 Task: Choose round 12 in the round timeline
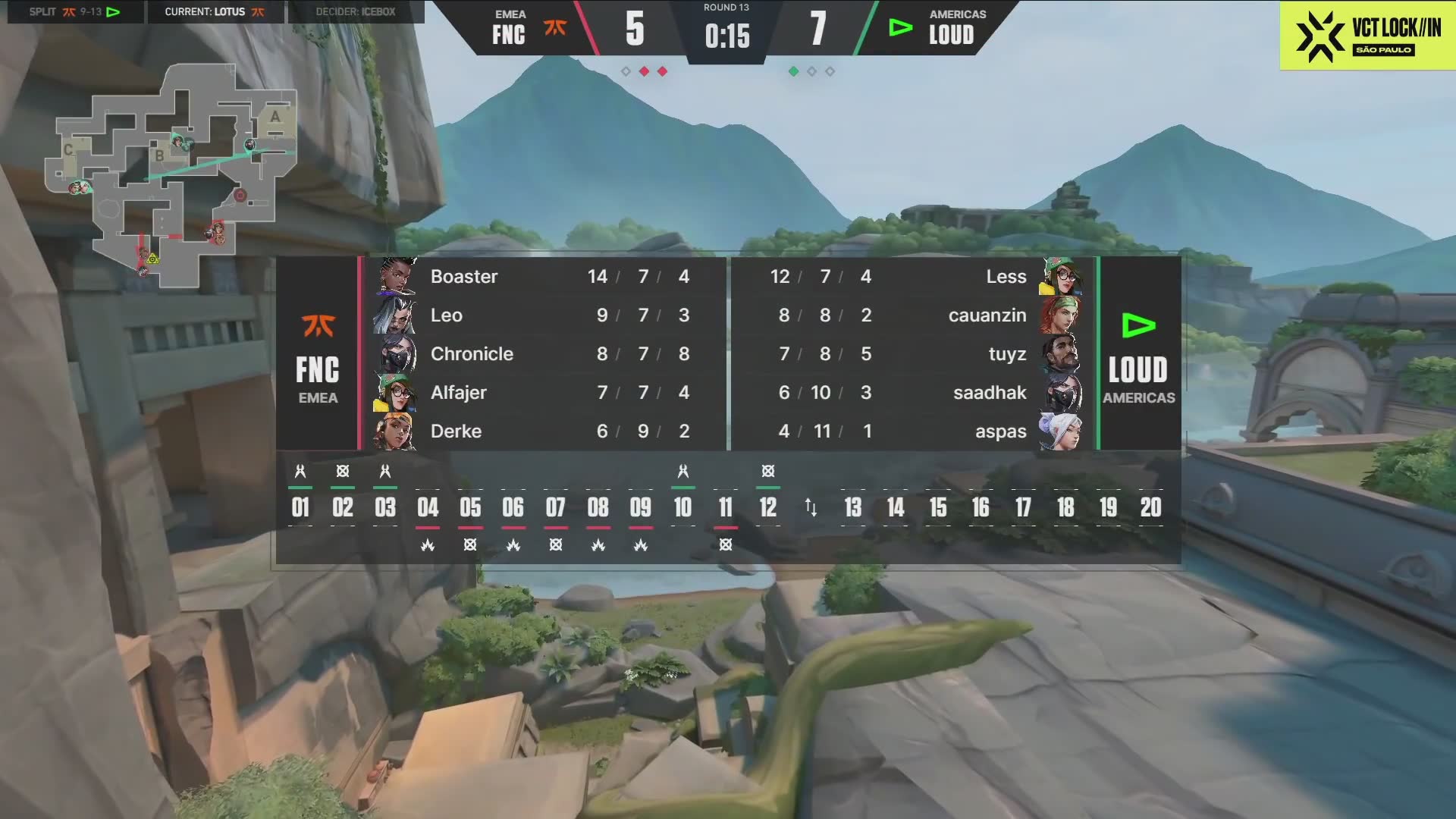767,507
